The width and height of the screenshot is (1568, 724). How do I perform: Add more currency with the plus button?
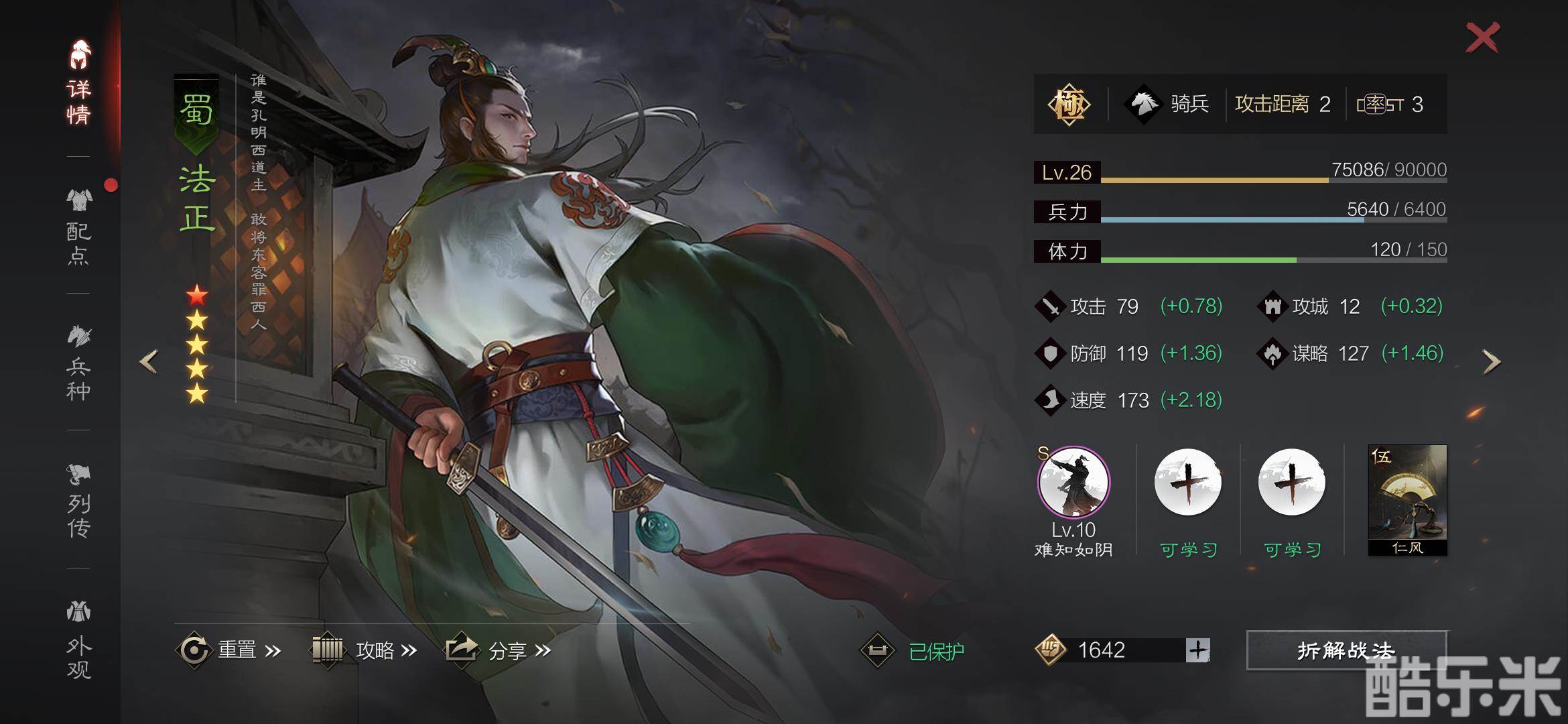1197,650
